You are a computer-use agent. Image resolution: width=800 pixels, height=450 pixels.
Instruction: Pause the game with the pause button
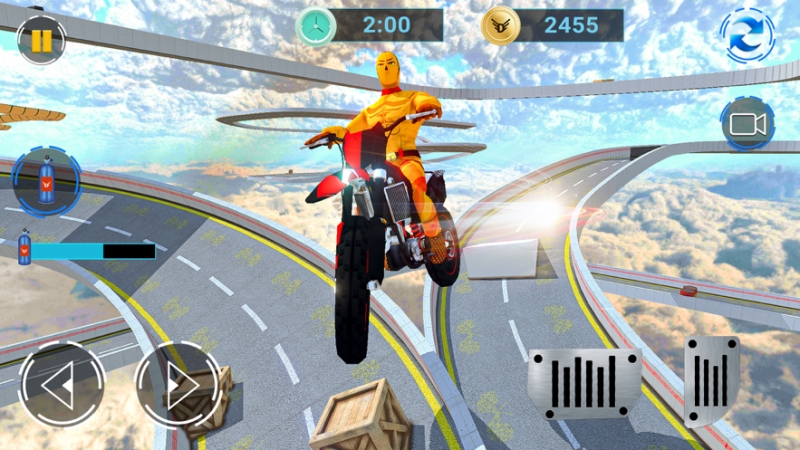pyautogui.click(x=41, y=40)
